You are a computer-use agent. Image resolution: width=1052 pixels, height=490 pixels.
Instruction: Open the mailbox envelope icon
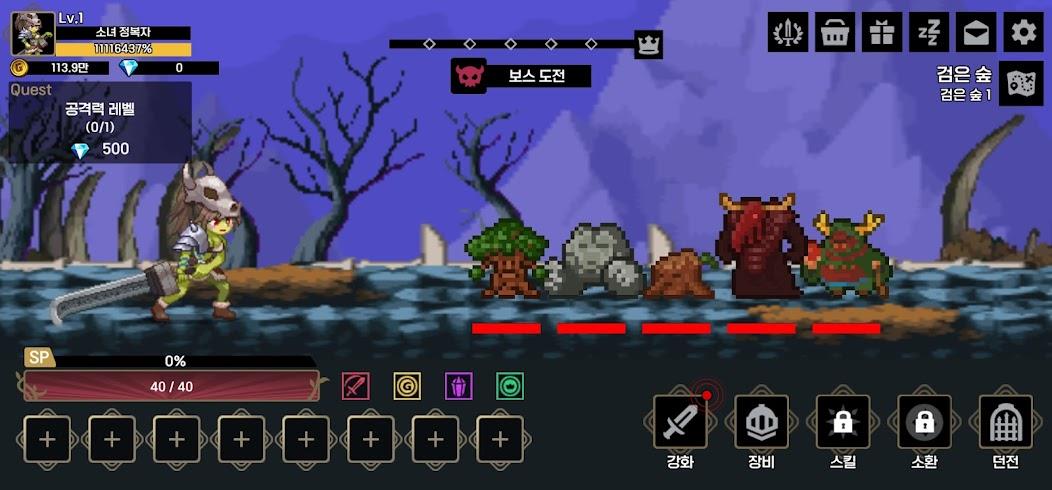975,33
